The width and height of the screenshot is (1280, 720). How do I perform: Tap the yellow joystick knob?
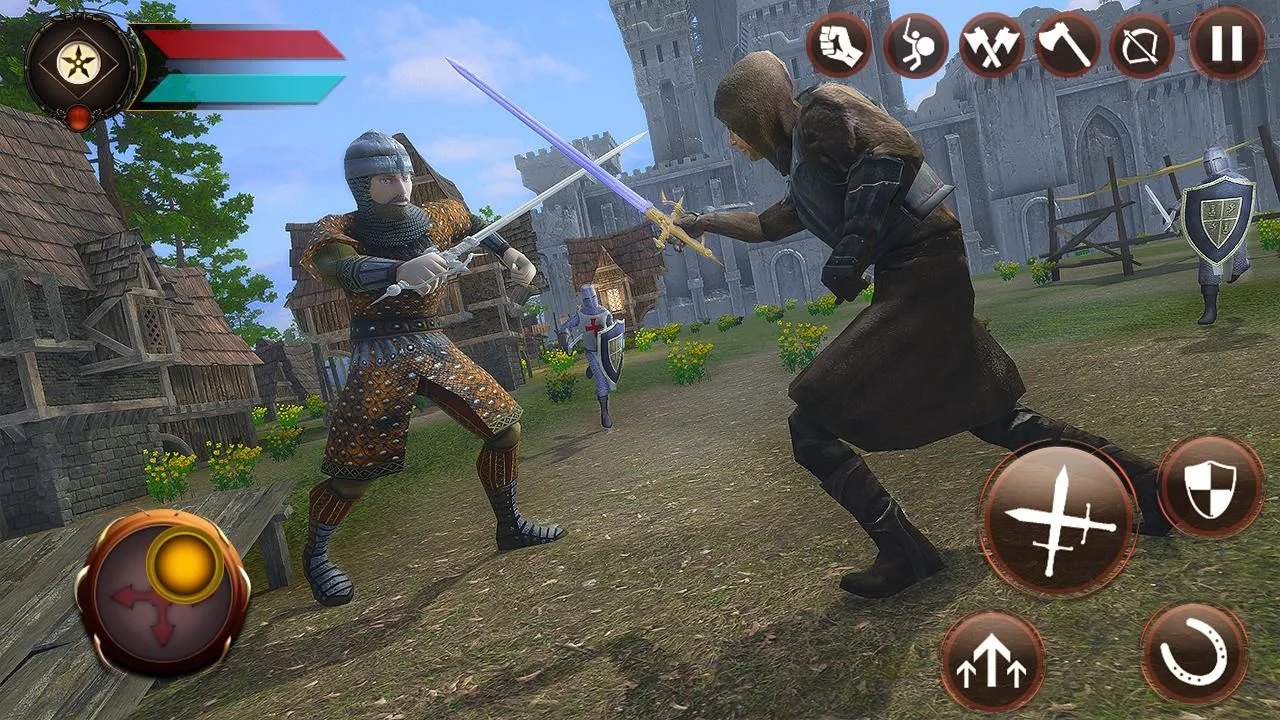tap(185, 565)
